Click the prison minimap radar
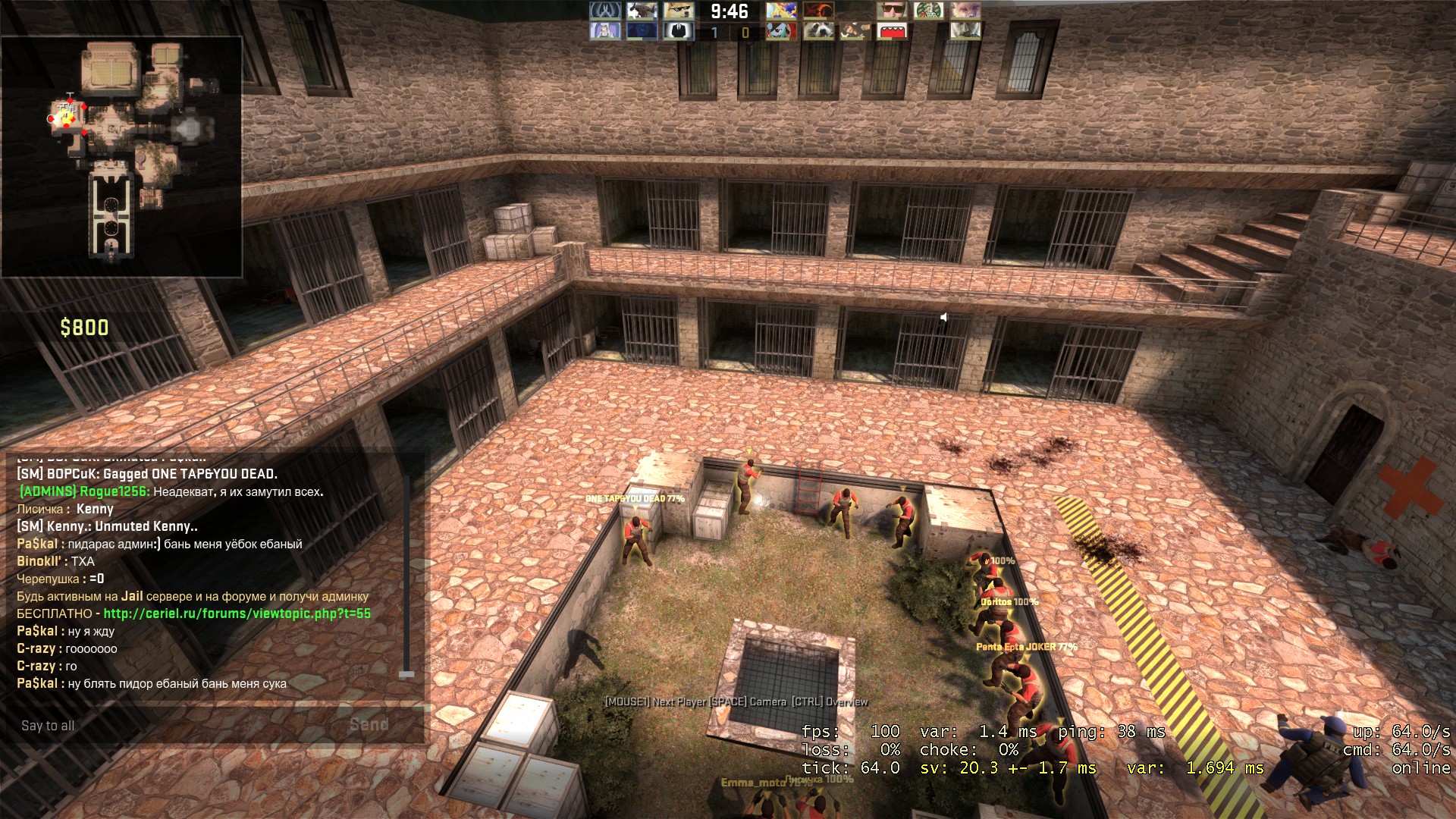 [x=121, y=155]
